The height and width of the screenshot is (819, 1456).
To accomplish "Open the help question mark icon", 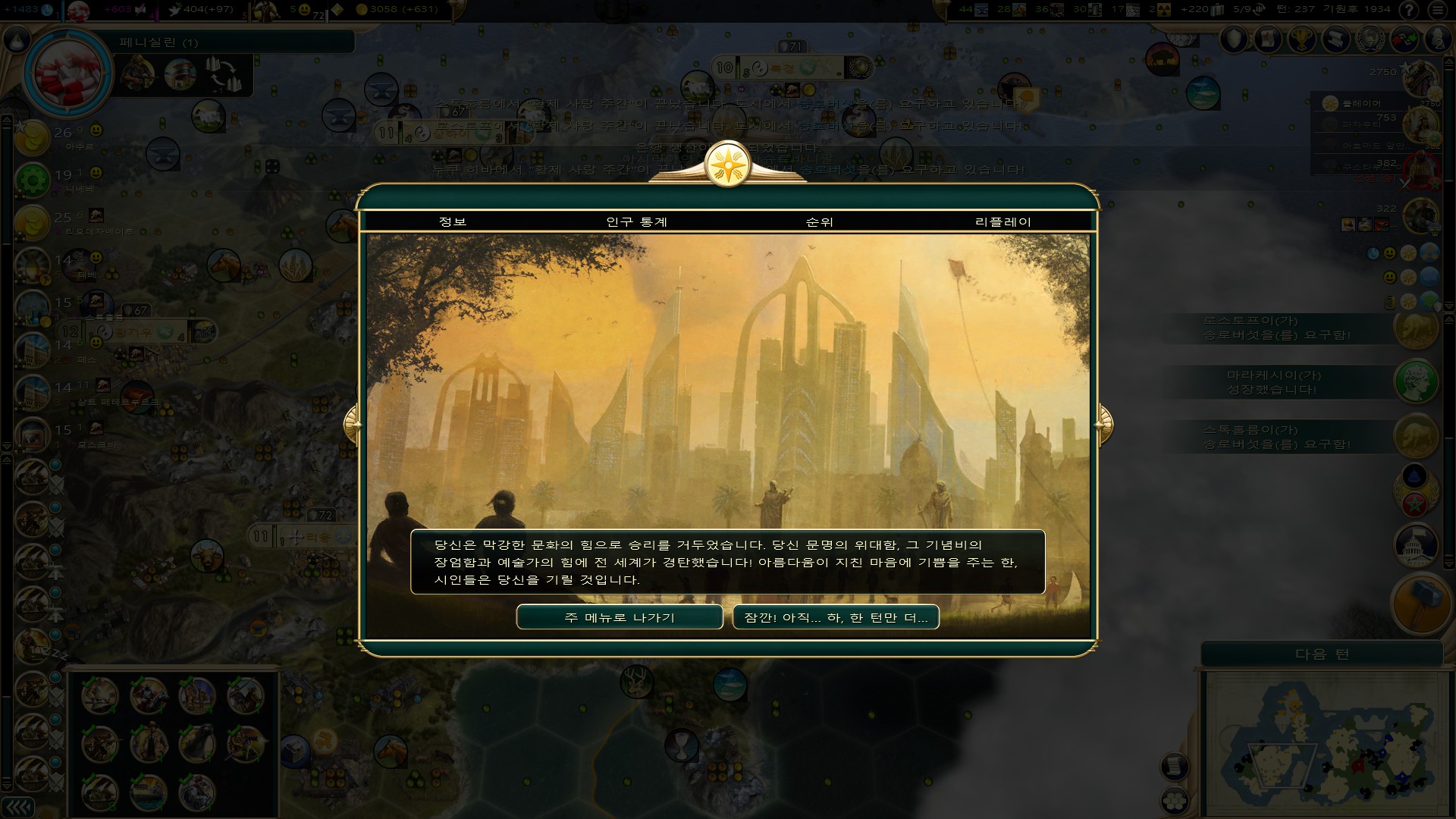I will tap(1408, 10).
